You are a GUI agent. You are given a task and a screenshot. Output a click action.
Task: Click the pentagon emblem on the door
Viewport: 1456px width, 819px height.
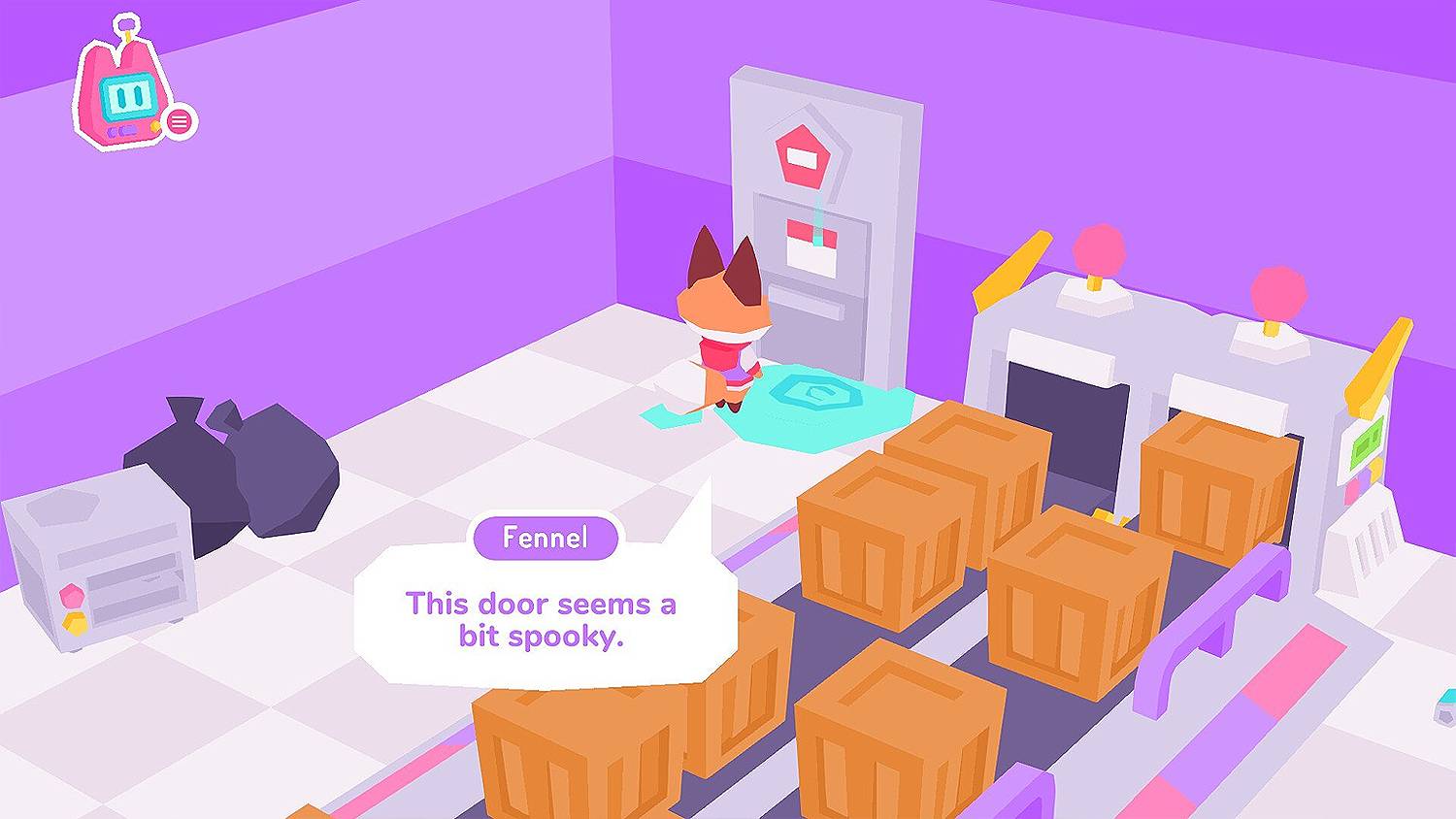[x=806, y=153]
